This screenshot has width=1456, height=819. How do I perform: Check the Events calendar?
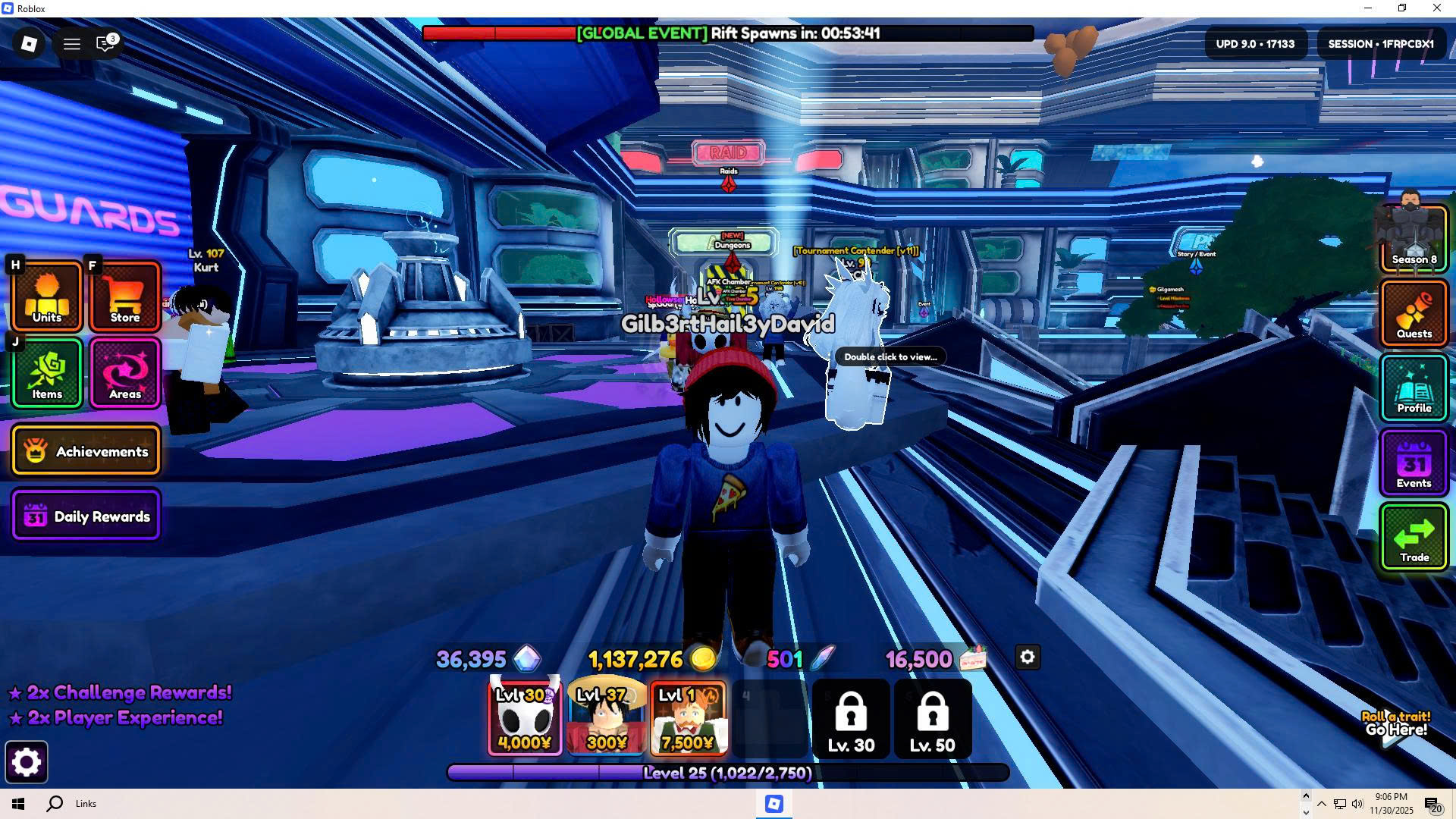[x=1414, y=463]
